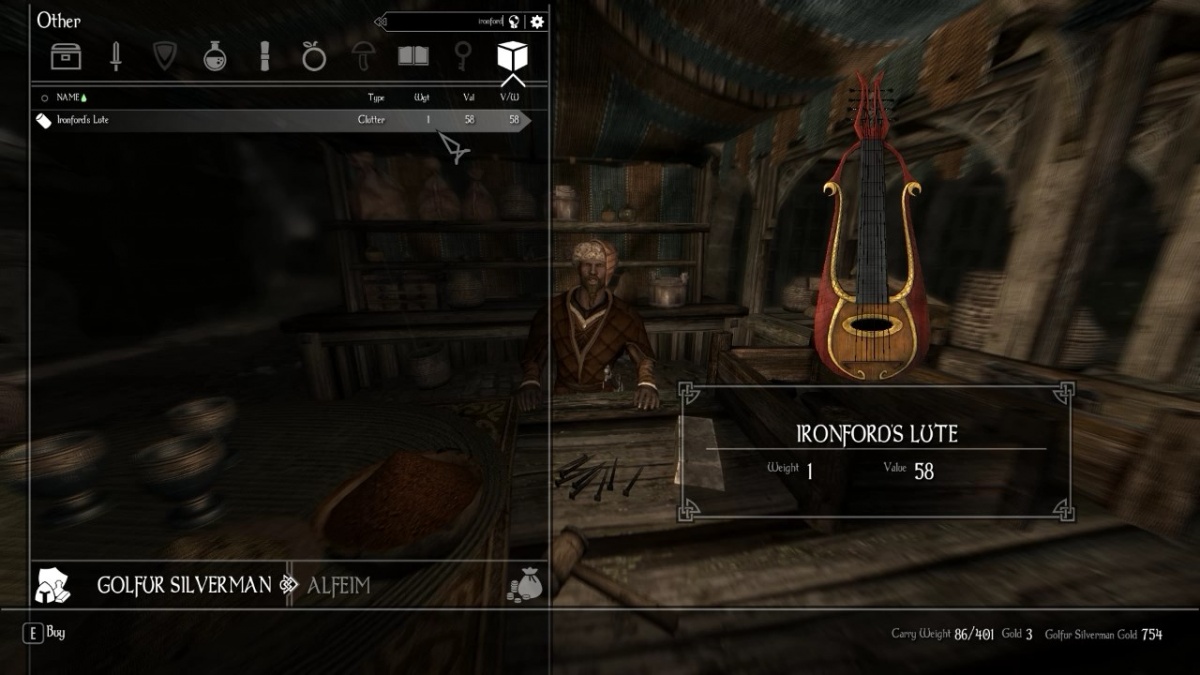Open the keys category
1200x675 pixels.
click(463, 56)
